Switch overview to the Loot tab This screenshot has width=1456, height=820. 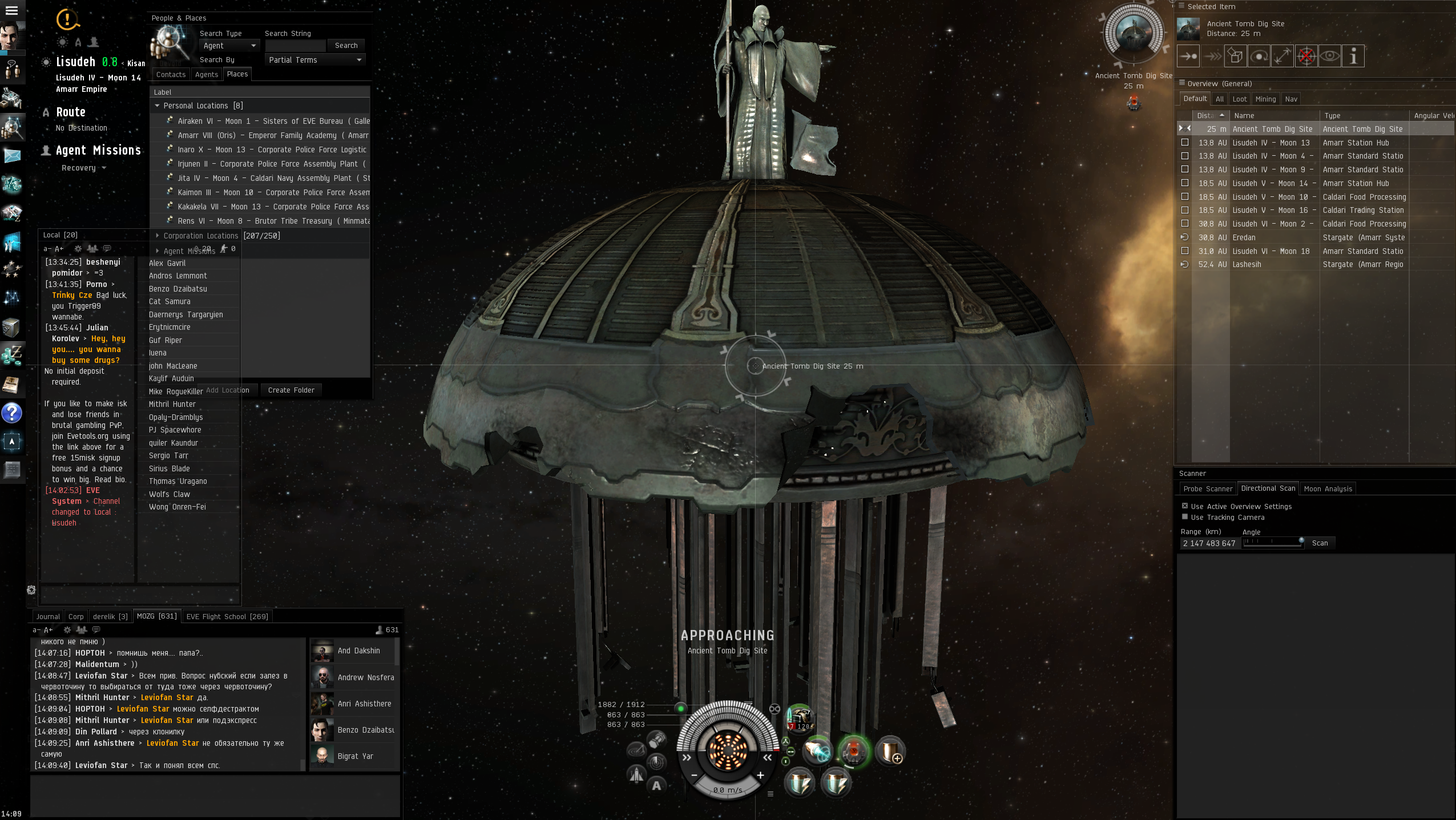[1239, 99]
